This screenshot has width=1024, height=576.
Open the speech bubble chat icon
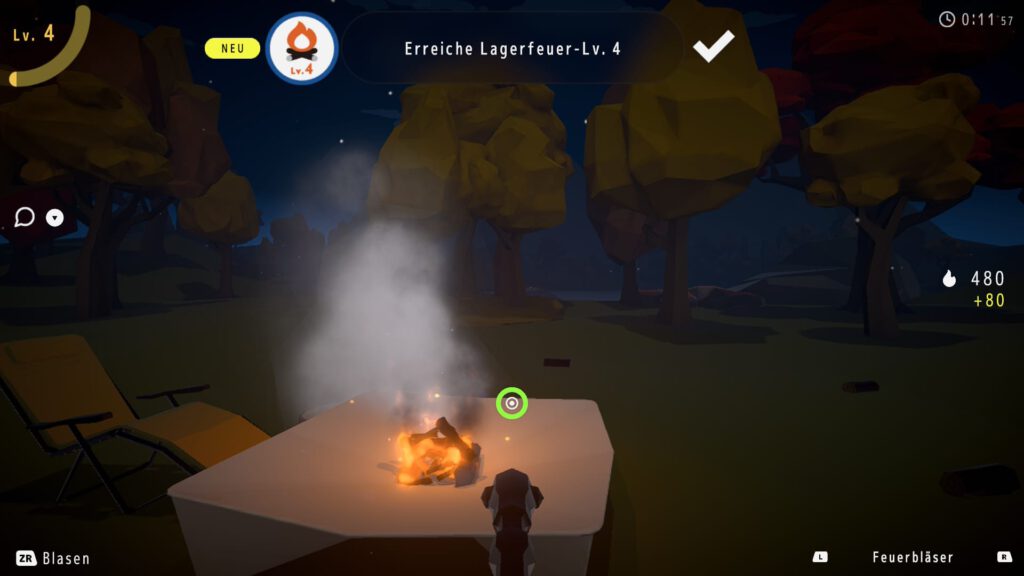25,217
